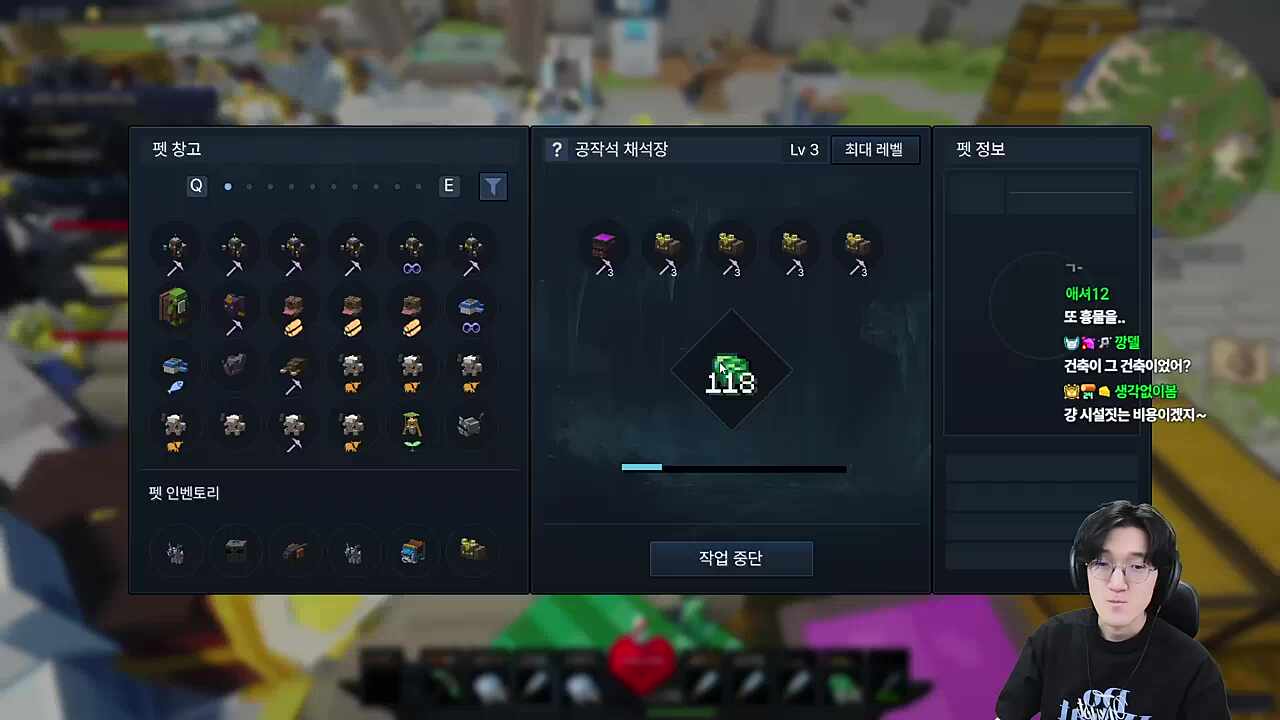Click the Q previous page button
This screenshot has height=720, width=1280.
pyautogui.click(x=196, y=186)
